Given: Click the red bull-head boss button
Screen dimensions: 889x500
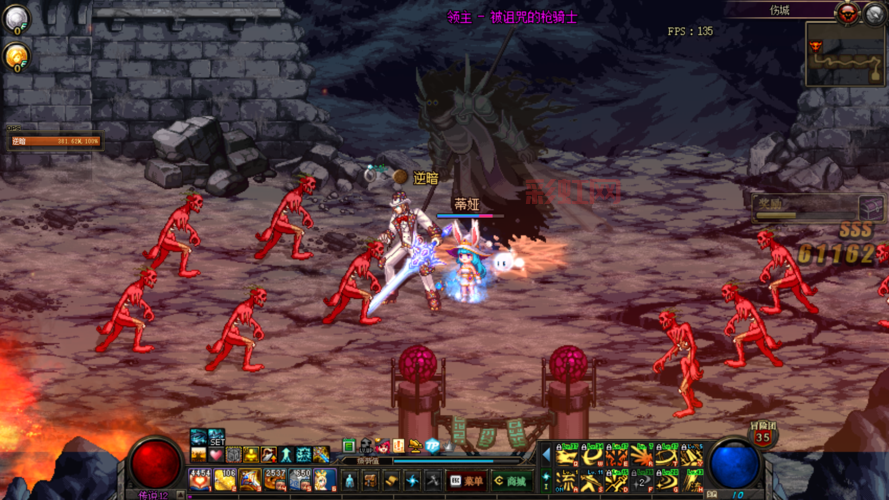Looking at the screenshot, I should pyautogui.click(x=848, y=12).
